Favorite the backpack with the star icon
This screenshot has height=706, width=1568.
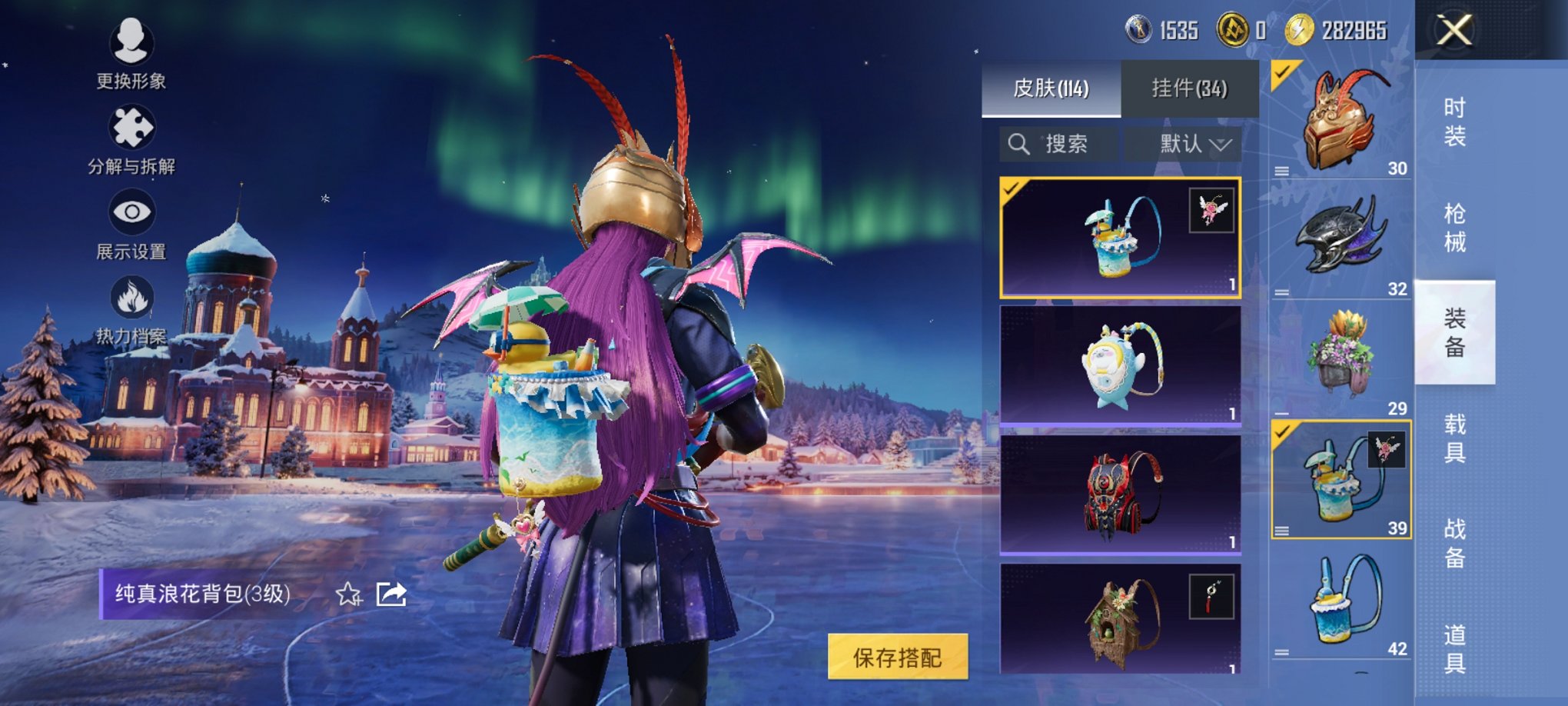[x=348, y=594]
